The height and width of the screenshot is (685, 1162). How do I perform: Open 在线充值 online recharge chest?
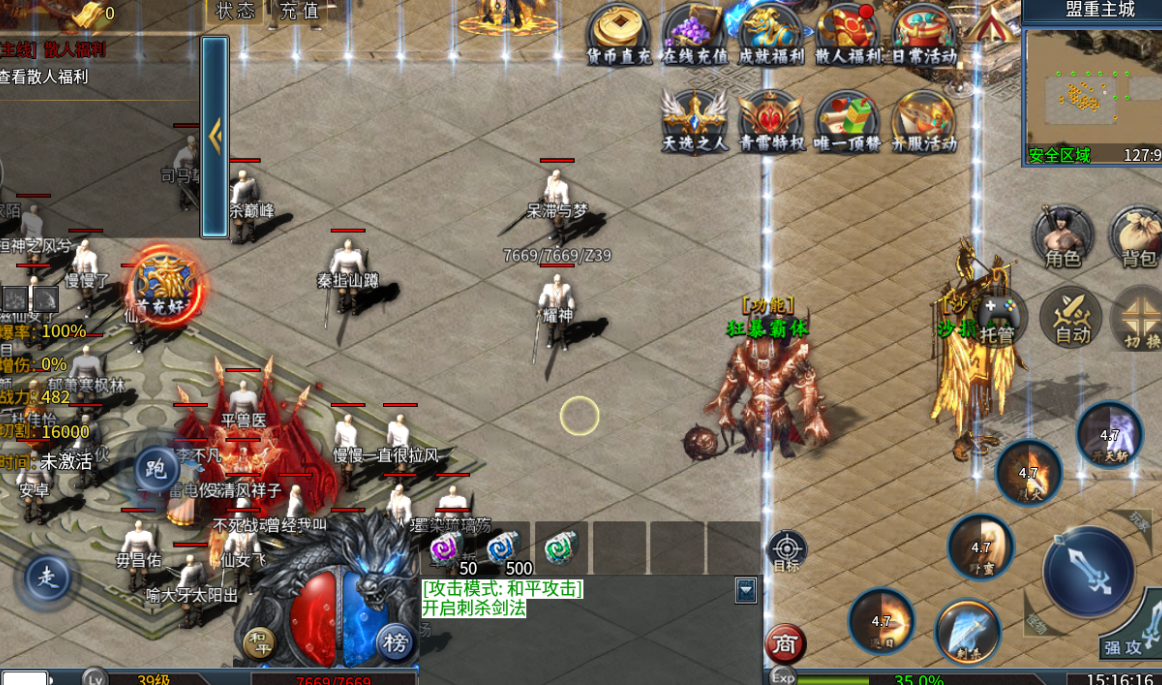(x=693, y=35)
